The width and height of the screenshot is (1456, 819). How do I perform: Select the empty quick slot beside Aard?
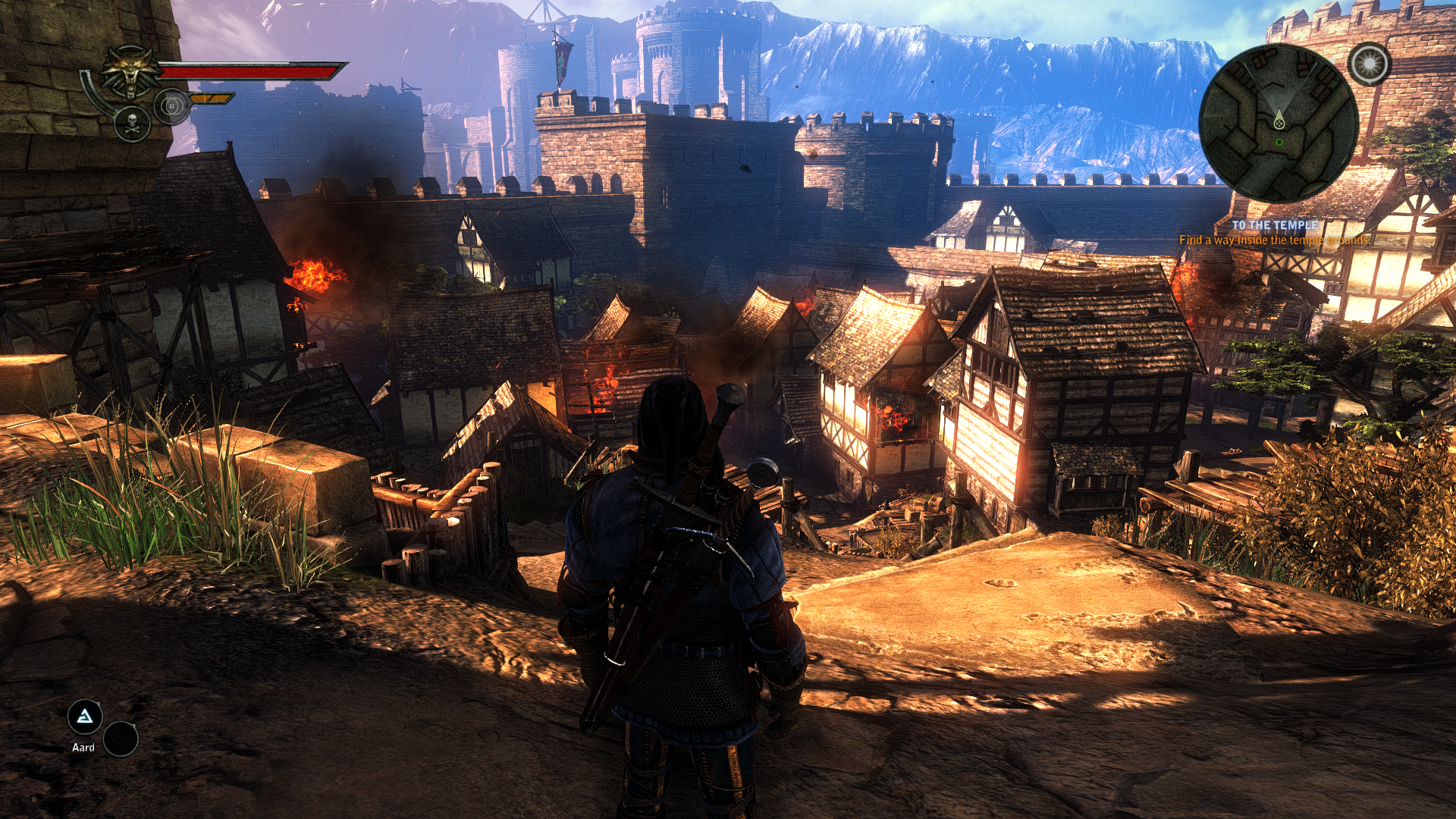120,739
